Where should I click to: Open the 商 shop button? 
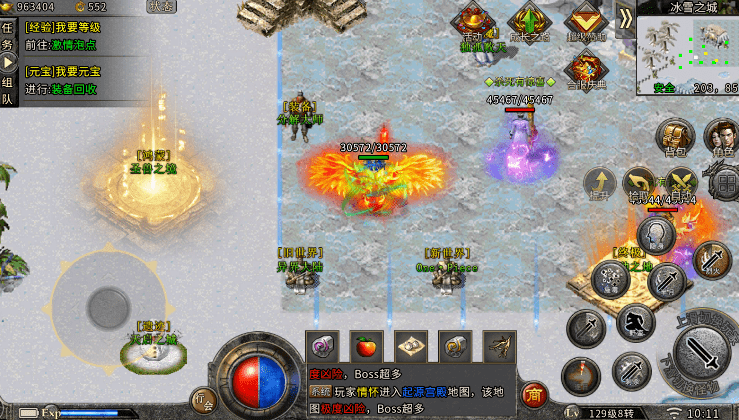[533, 394]
